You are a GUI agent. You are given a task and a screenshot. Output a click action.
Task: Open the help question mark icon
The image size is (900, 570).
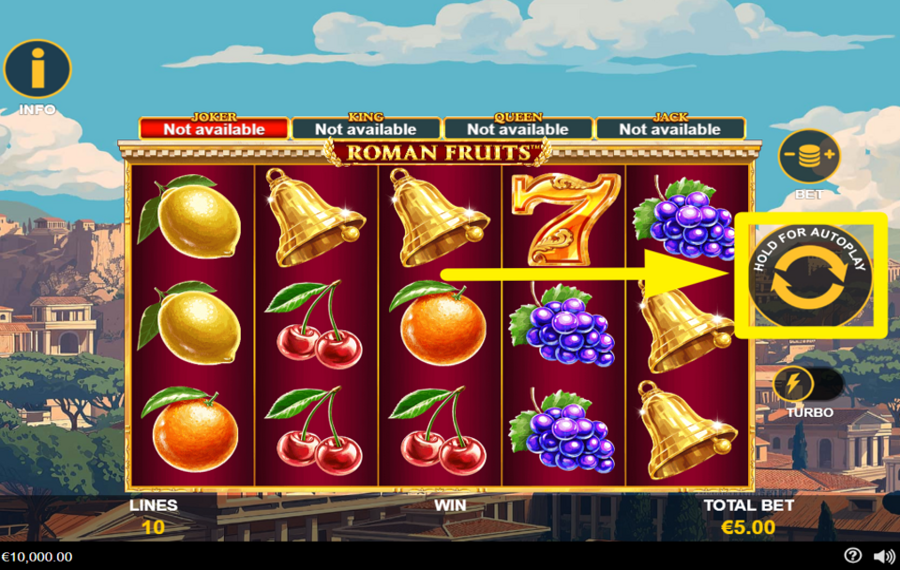click(852, 556)
